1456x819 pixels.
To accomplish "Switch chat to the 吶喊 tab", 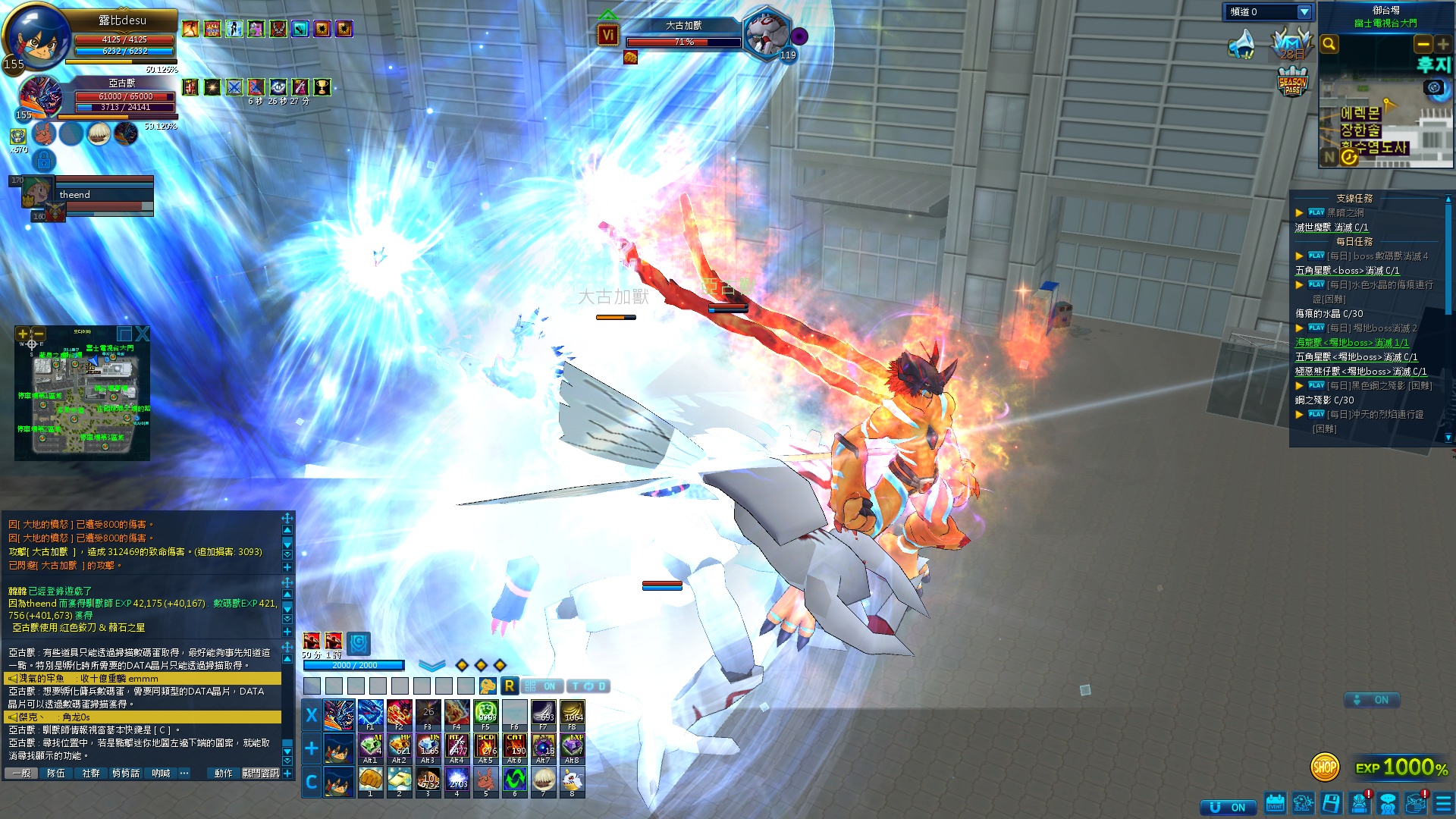I will pos(161,773).
